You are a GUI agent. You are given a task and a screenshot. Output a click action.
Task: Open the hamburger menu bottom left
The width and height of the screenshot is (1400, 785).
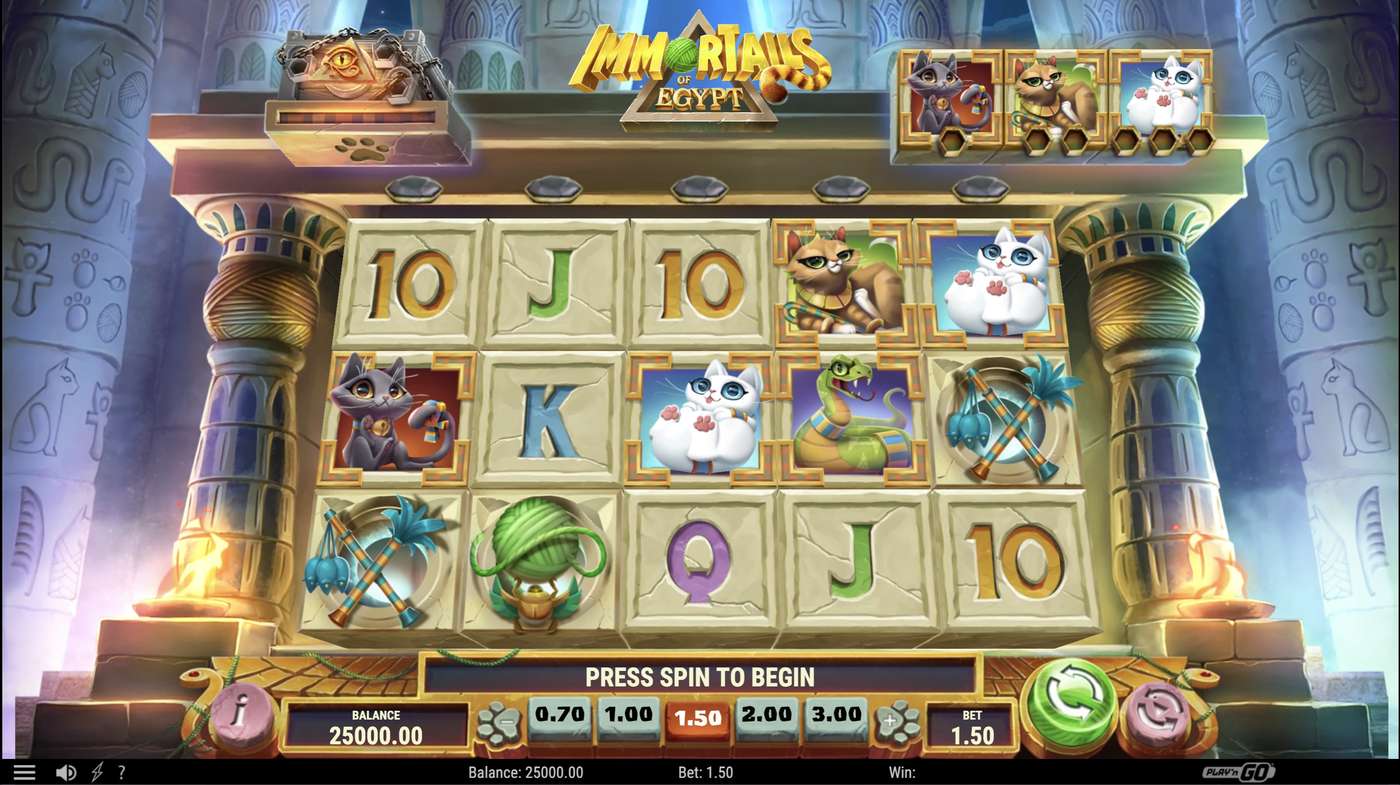pos(25,771)
